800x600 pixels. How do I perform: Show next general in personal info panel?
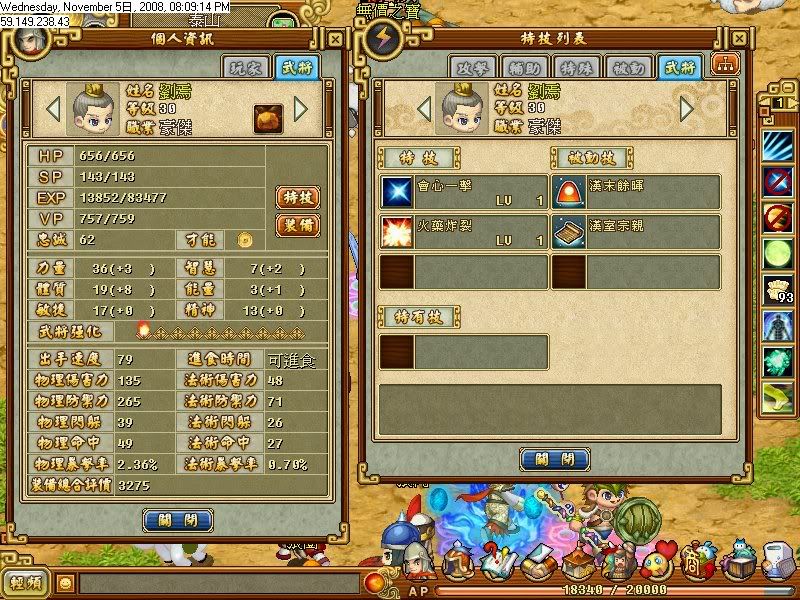point(301,107)
